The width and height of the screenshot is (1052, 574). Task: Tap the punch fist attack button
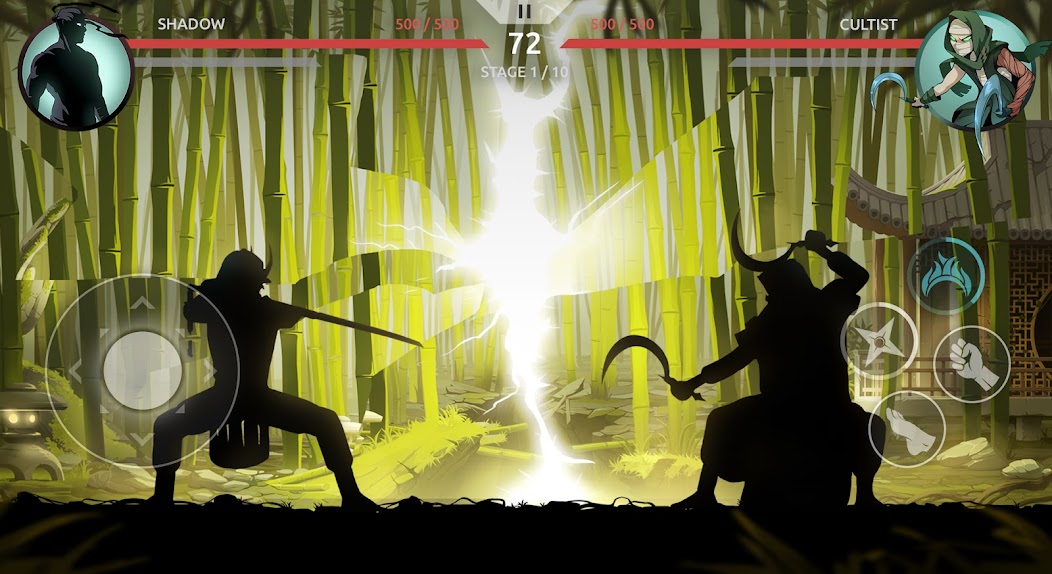(971, 364)
